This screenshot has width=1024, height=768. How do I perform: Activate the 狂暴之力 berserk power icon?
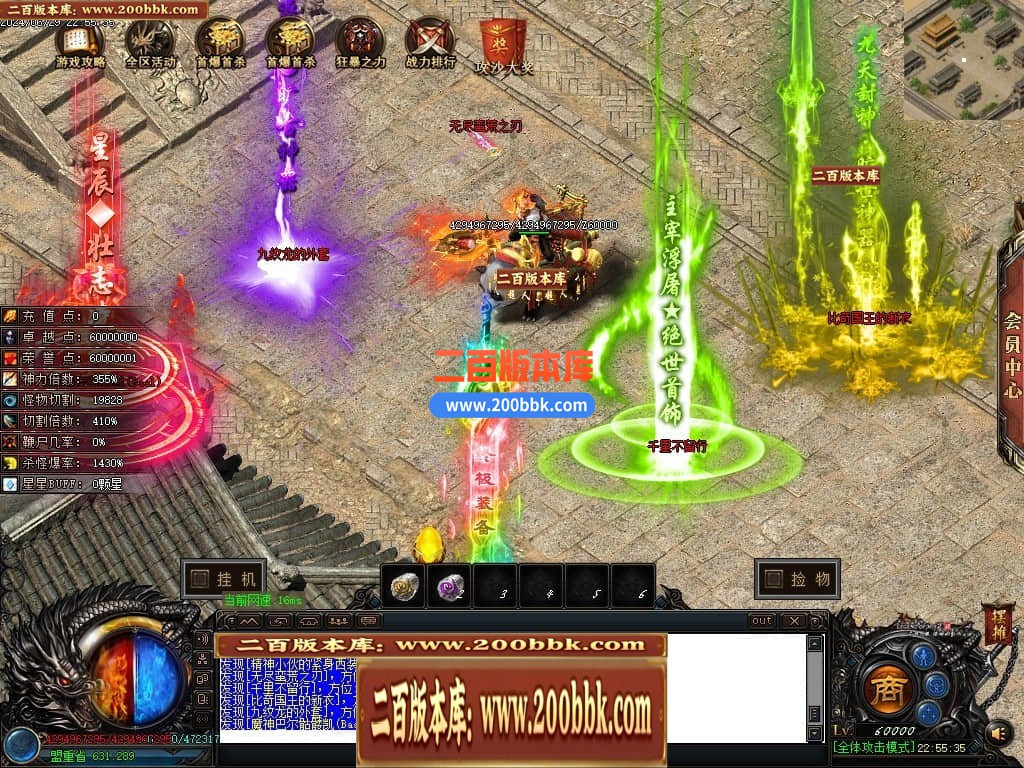coord(360,42)
